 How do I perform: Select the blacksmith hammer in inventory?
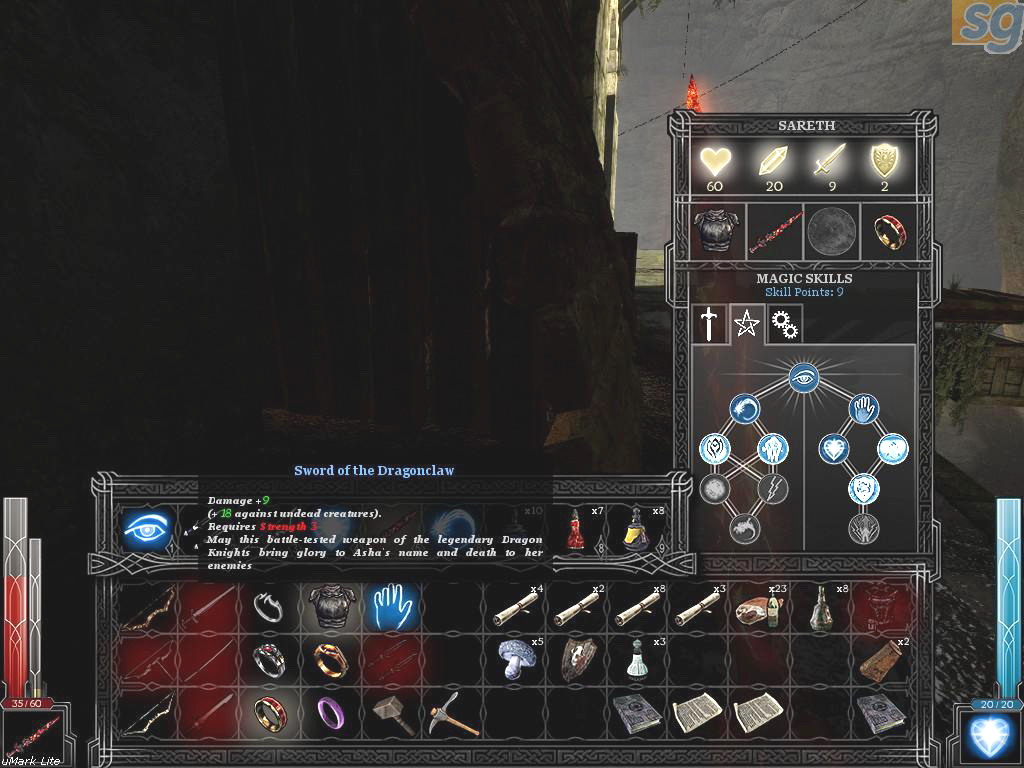[x=392, y=713]
